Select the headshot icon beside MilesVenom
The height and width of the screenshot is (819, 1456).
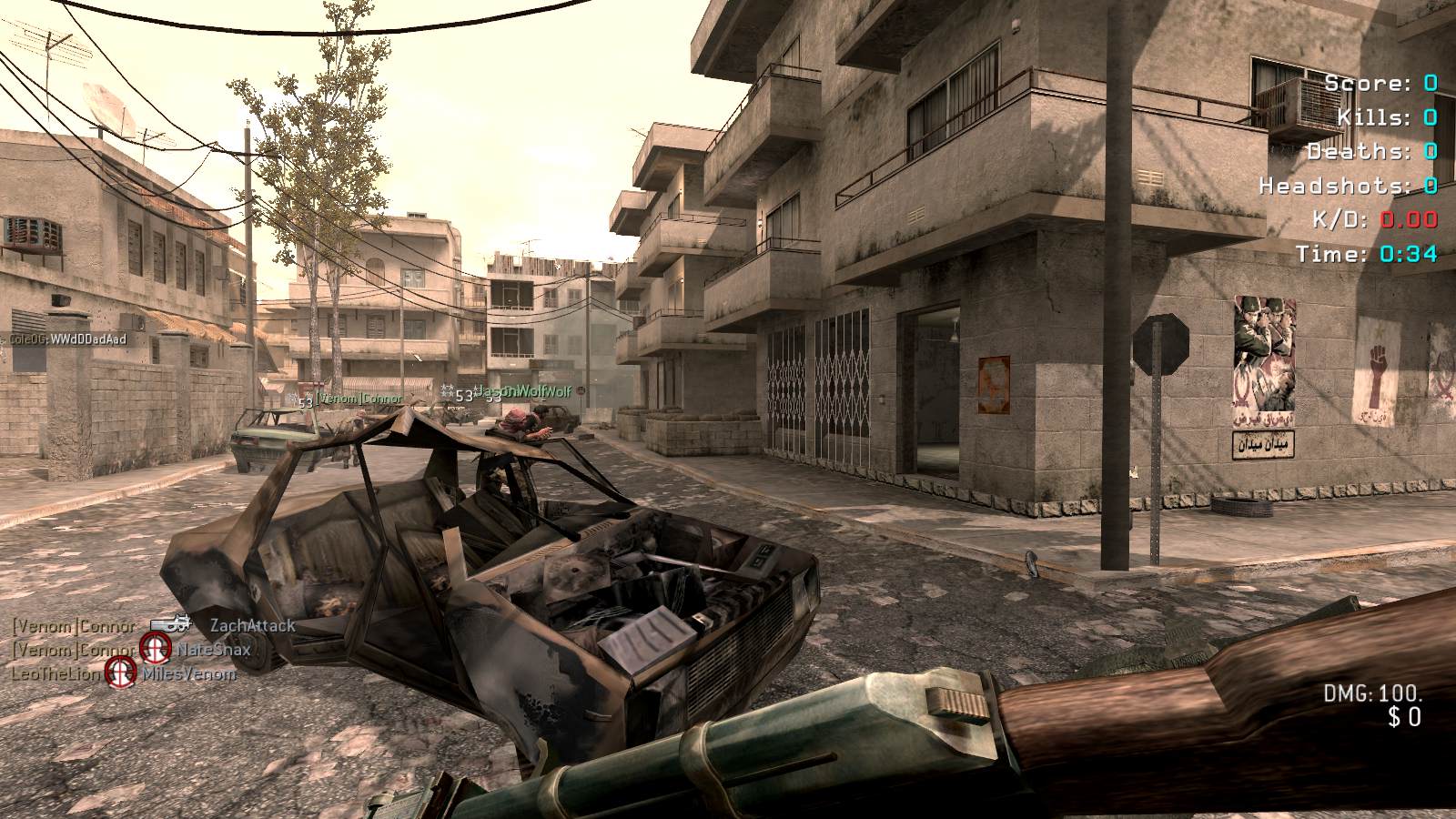pos(121,672)
